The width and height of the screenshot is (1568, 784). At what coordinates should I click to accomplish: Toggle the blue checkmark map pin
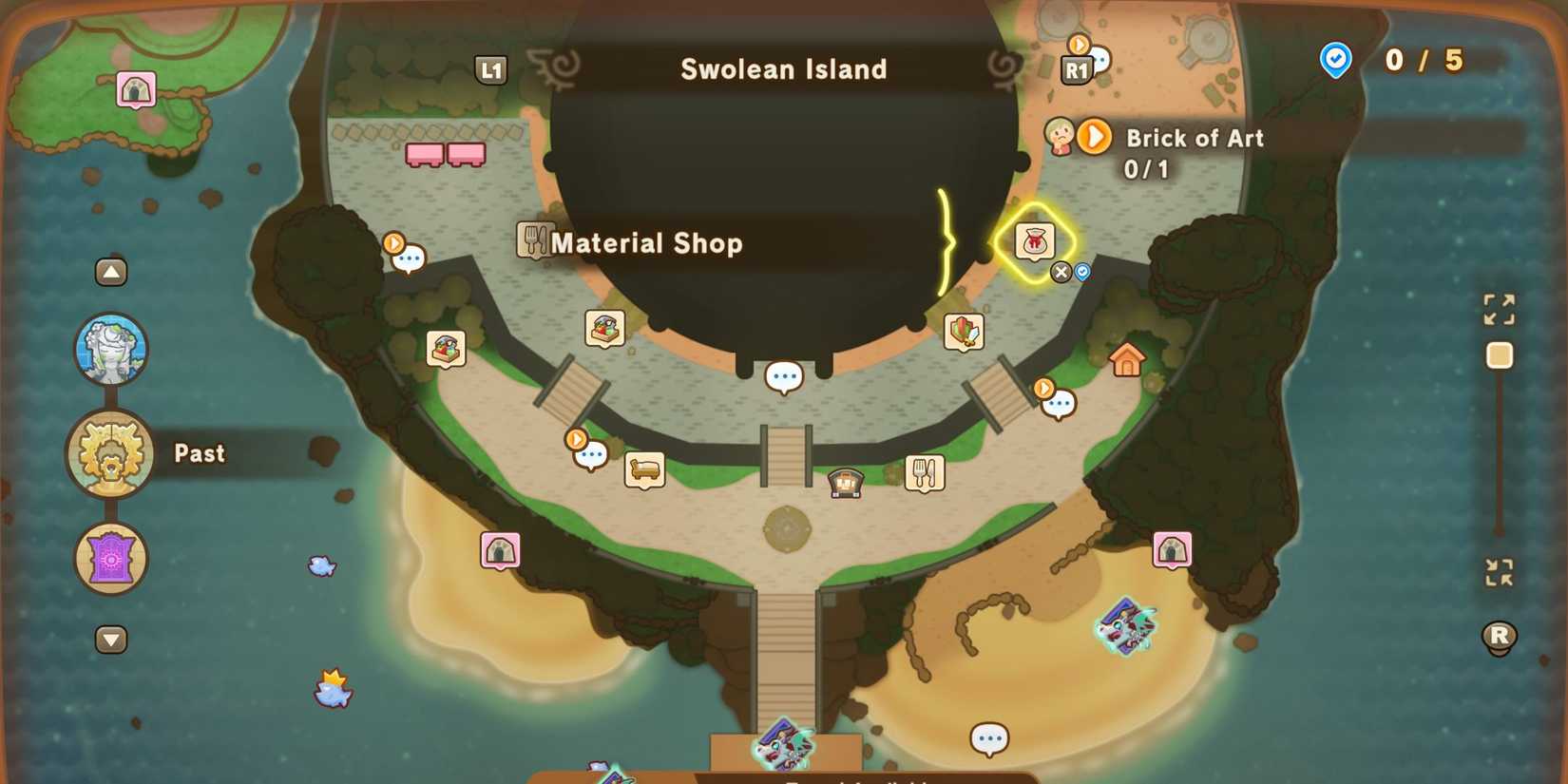[1083, 273]
